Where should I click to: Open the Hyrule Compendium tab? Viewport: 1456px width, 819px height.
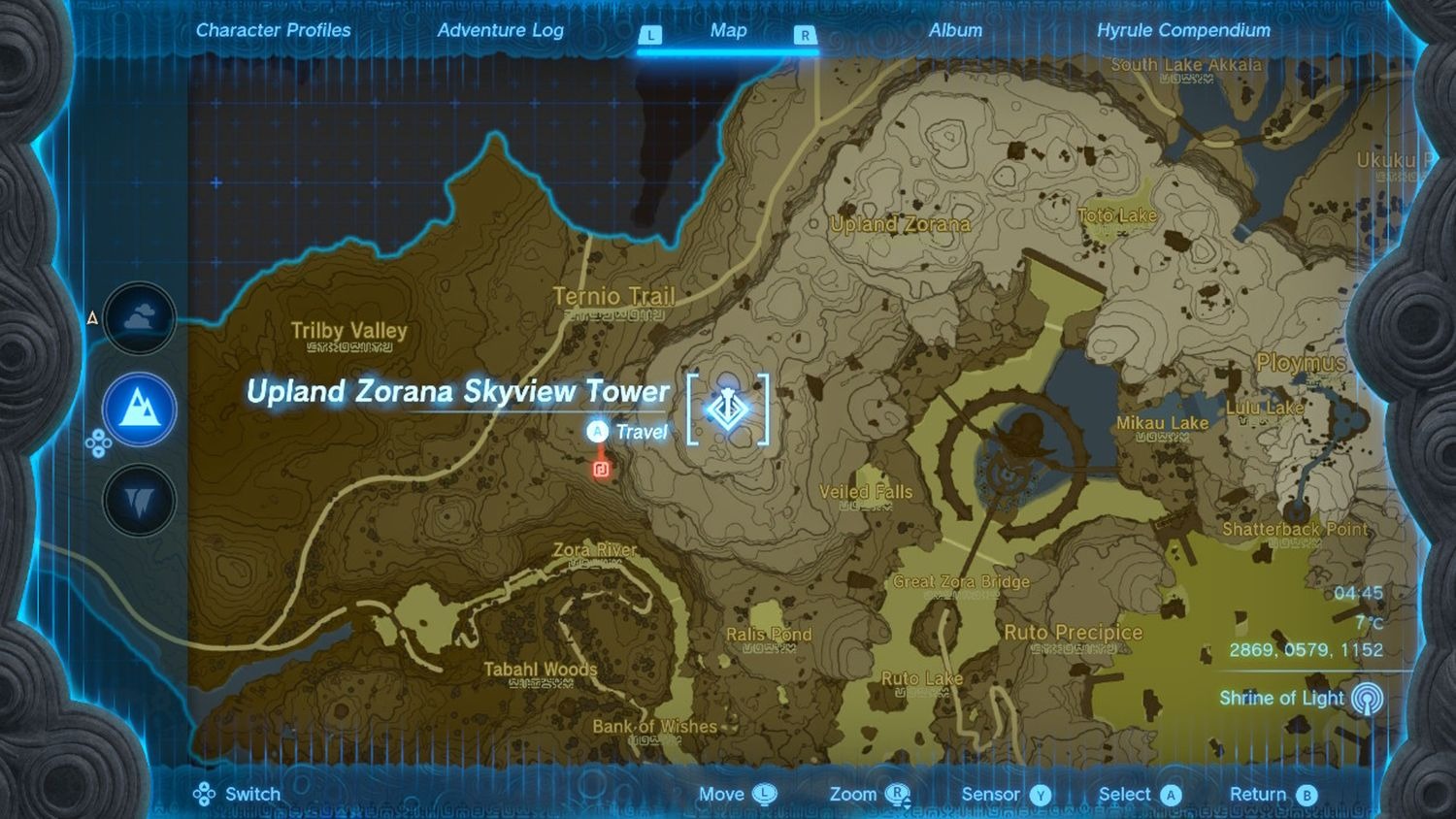[1185, 30]
